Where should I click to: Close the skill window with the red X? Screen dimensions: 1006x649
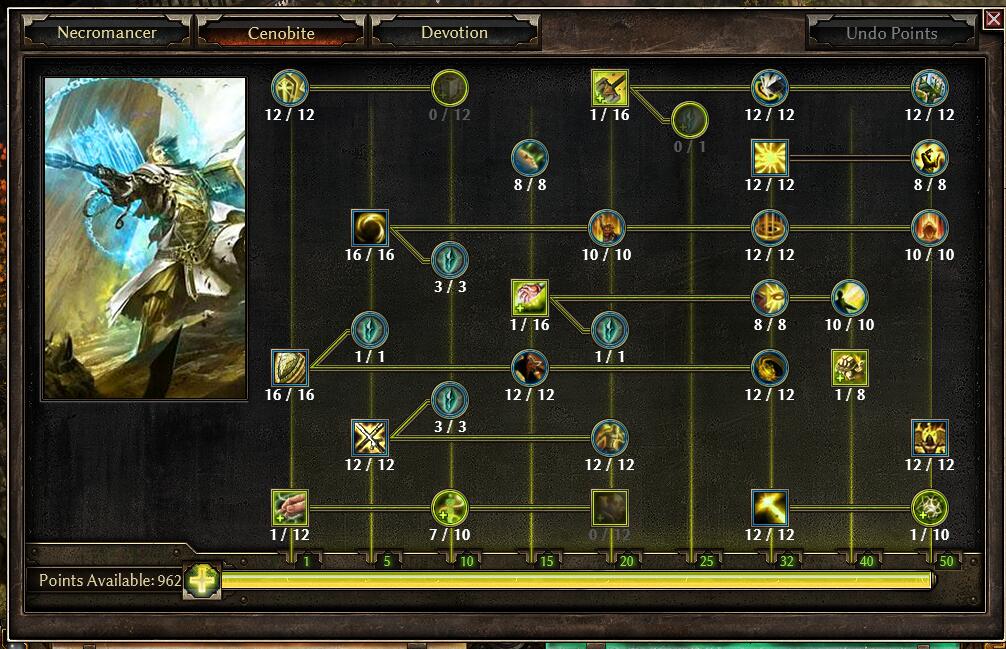click(x=993, y=19)
